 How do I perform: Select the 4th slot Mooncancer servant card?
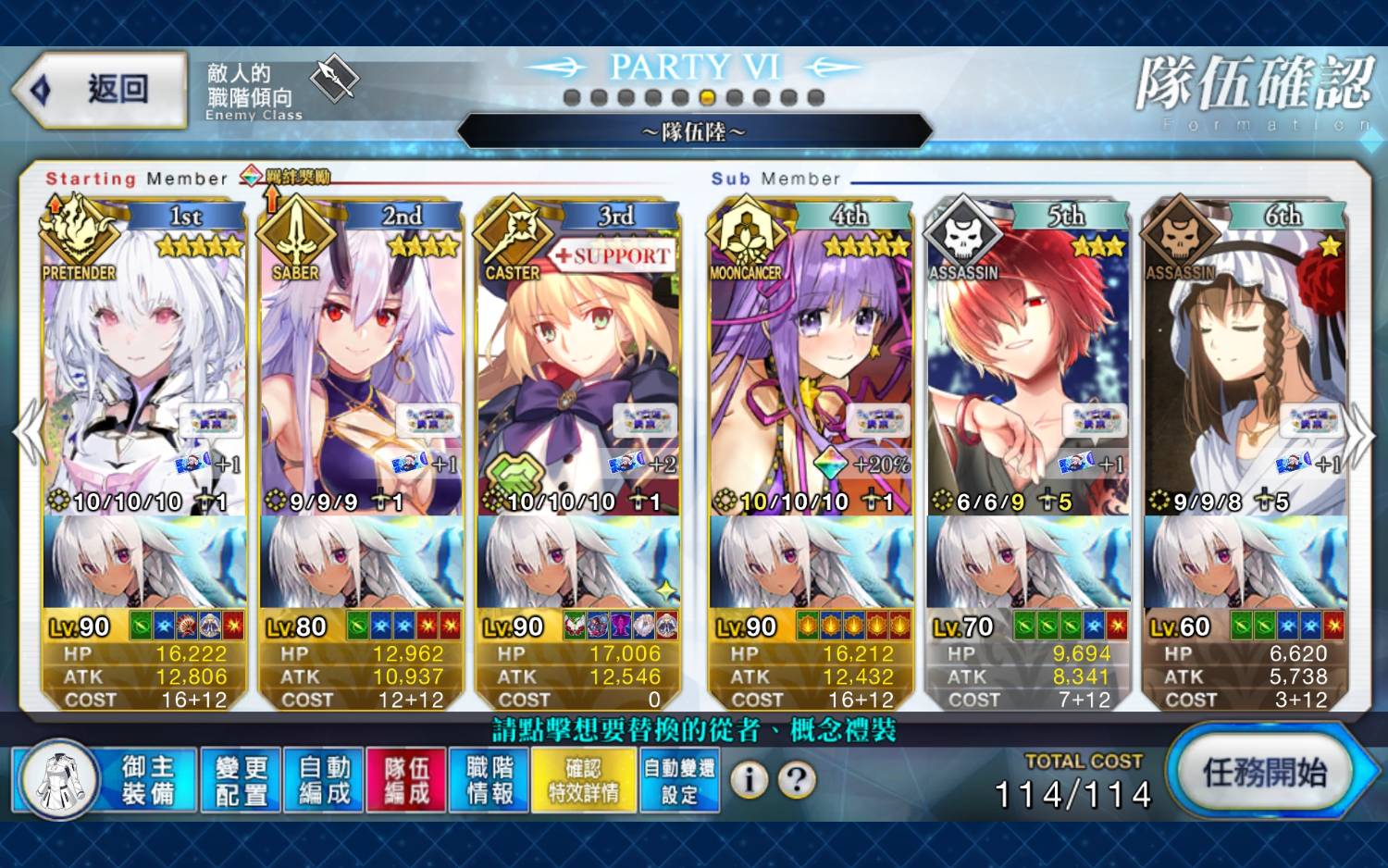(811, 370)
